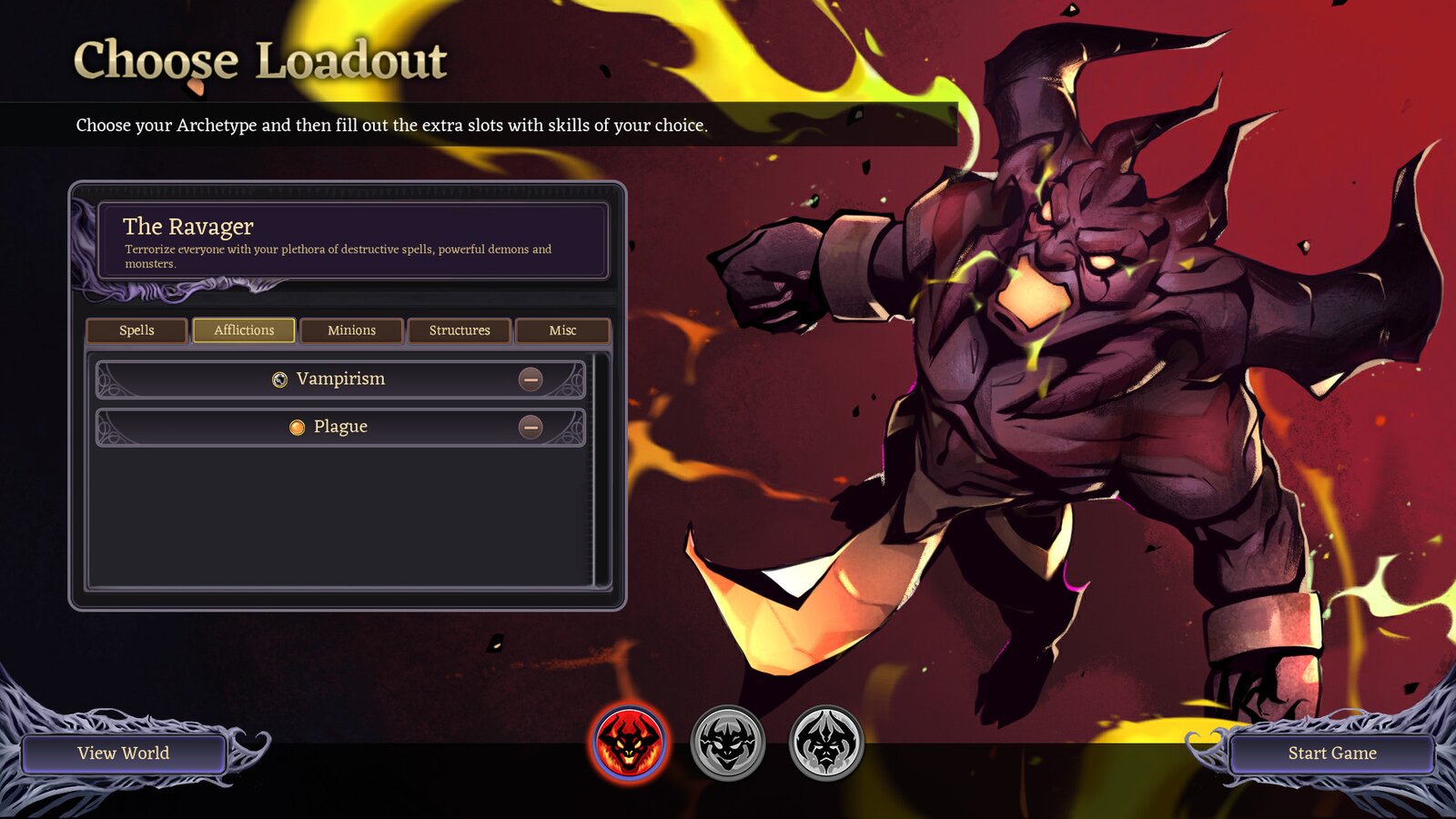The image size is (1456, 819).
Task: Switch to the Structures tab
Action: click(459, 330)
